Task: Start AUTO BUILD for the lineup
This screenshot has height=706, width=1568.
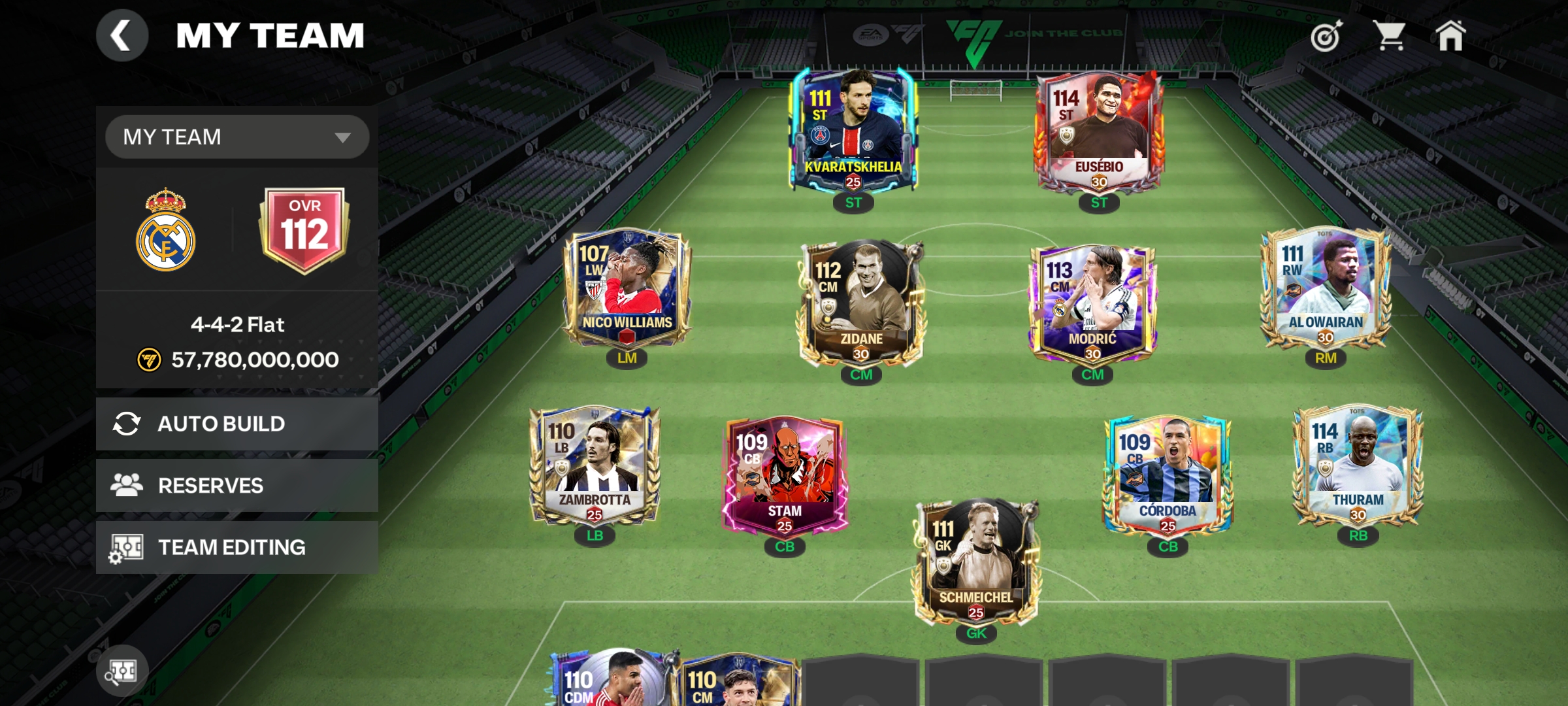Action: (237, 424)
